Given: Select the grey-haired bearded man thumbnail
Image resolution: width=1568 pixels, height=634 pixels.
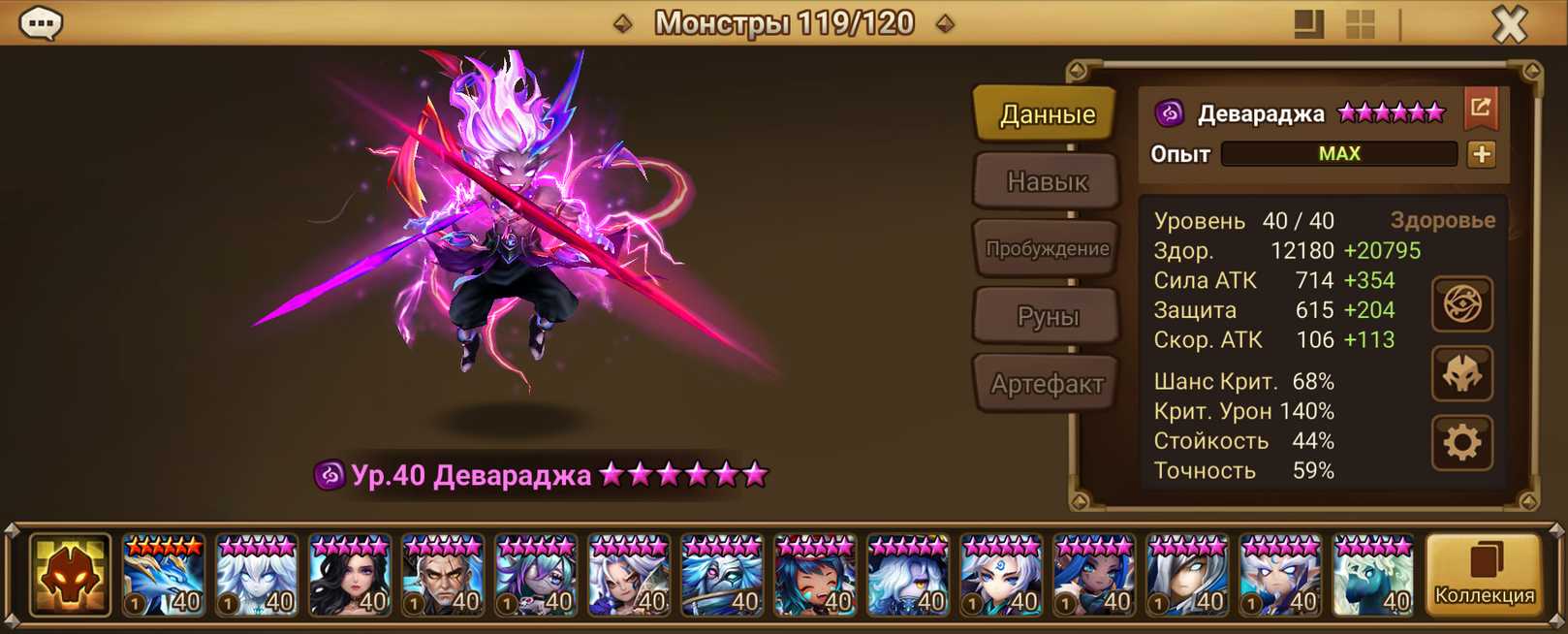Looking at the screenshot, I should 443,576.
